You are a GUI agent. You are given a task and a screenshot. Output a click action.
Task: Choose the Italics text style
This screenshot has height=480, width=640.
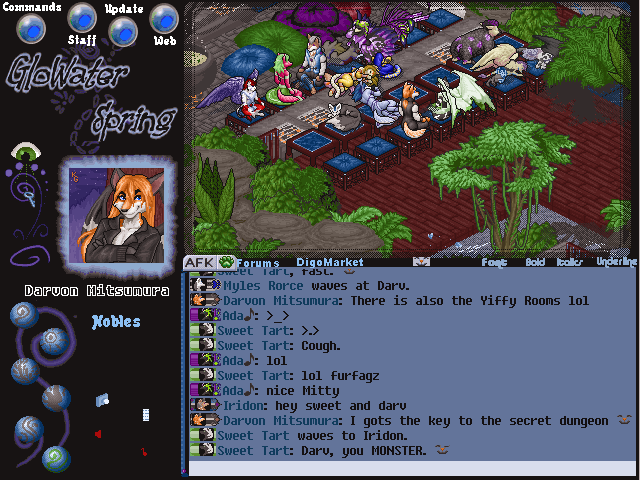click(x=569, y=263)
